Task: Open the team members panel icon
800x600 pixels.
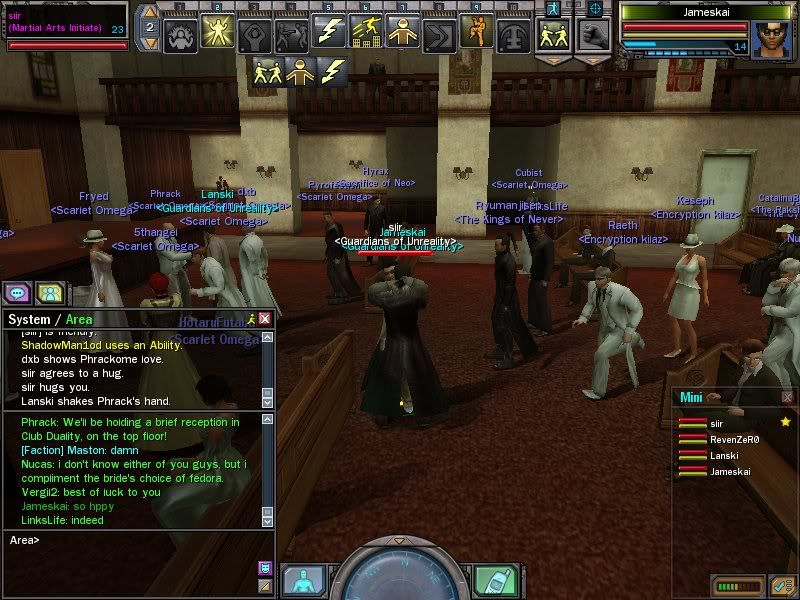Action: pyautogui.click(x=50, y=293)
